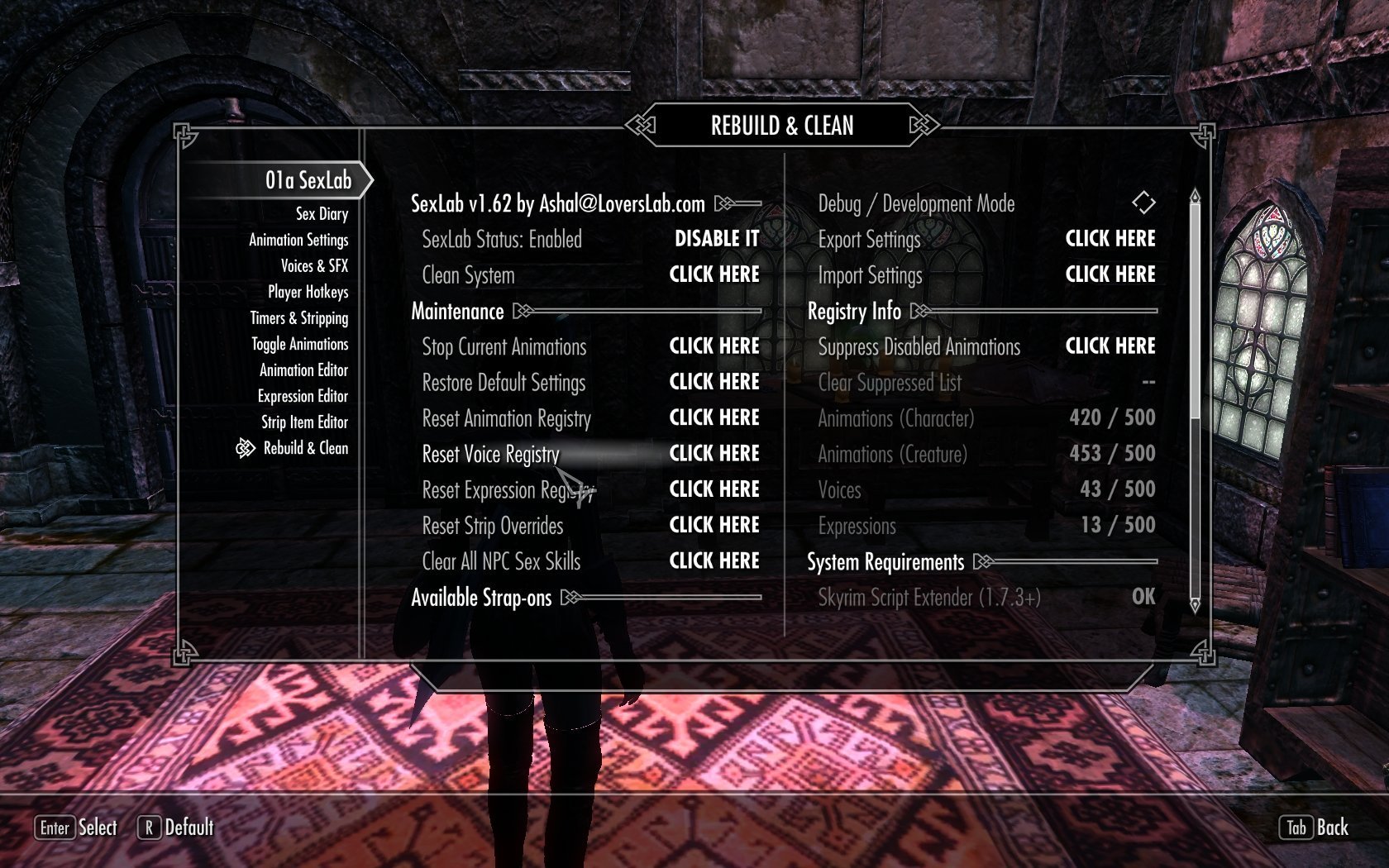
Task: Switch to Animation Settings page
Action: click(x=298, y=240)
